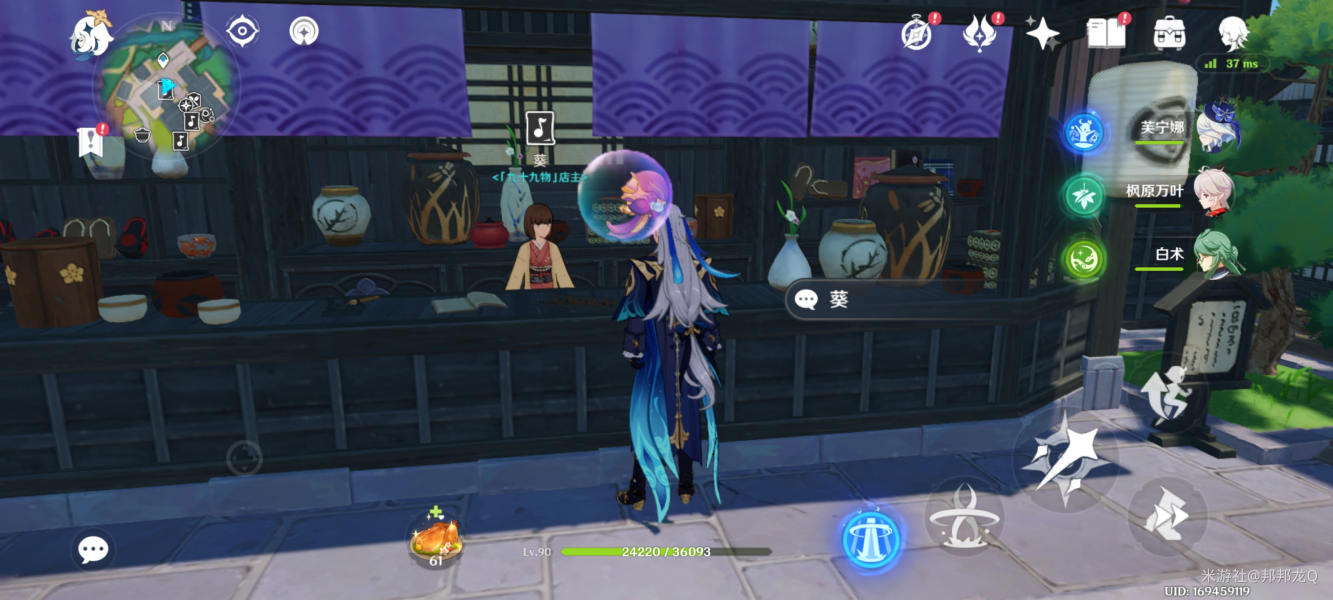
Task: Open the chat speech bubble
Action: [x=93, y=548]
